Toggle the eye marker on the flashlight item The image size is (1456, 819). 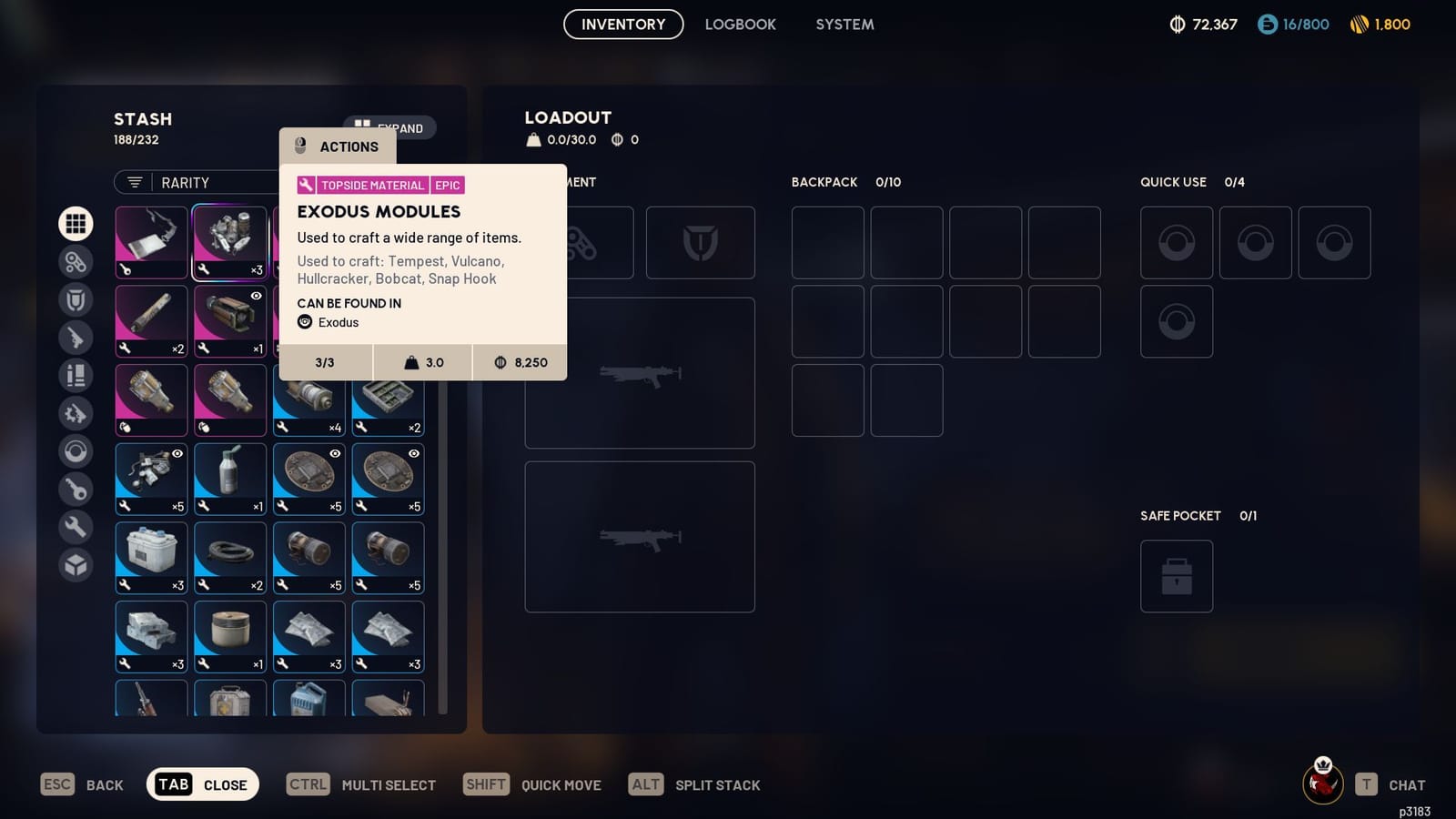tap(257, 296)
